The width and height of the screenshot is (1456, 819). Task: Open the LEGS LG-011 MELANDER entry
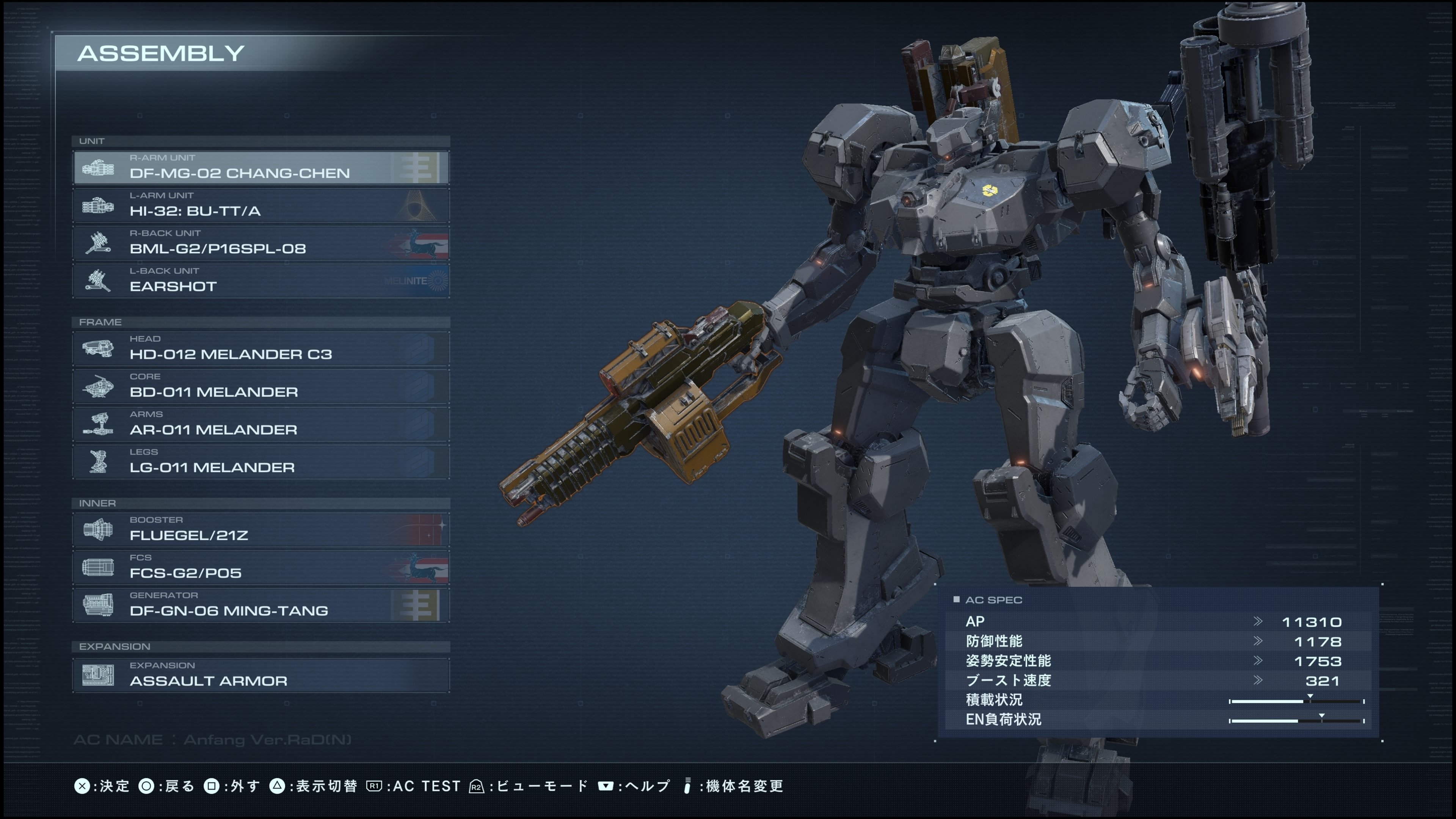click(x=260, y=462)
